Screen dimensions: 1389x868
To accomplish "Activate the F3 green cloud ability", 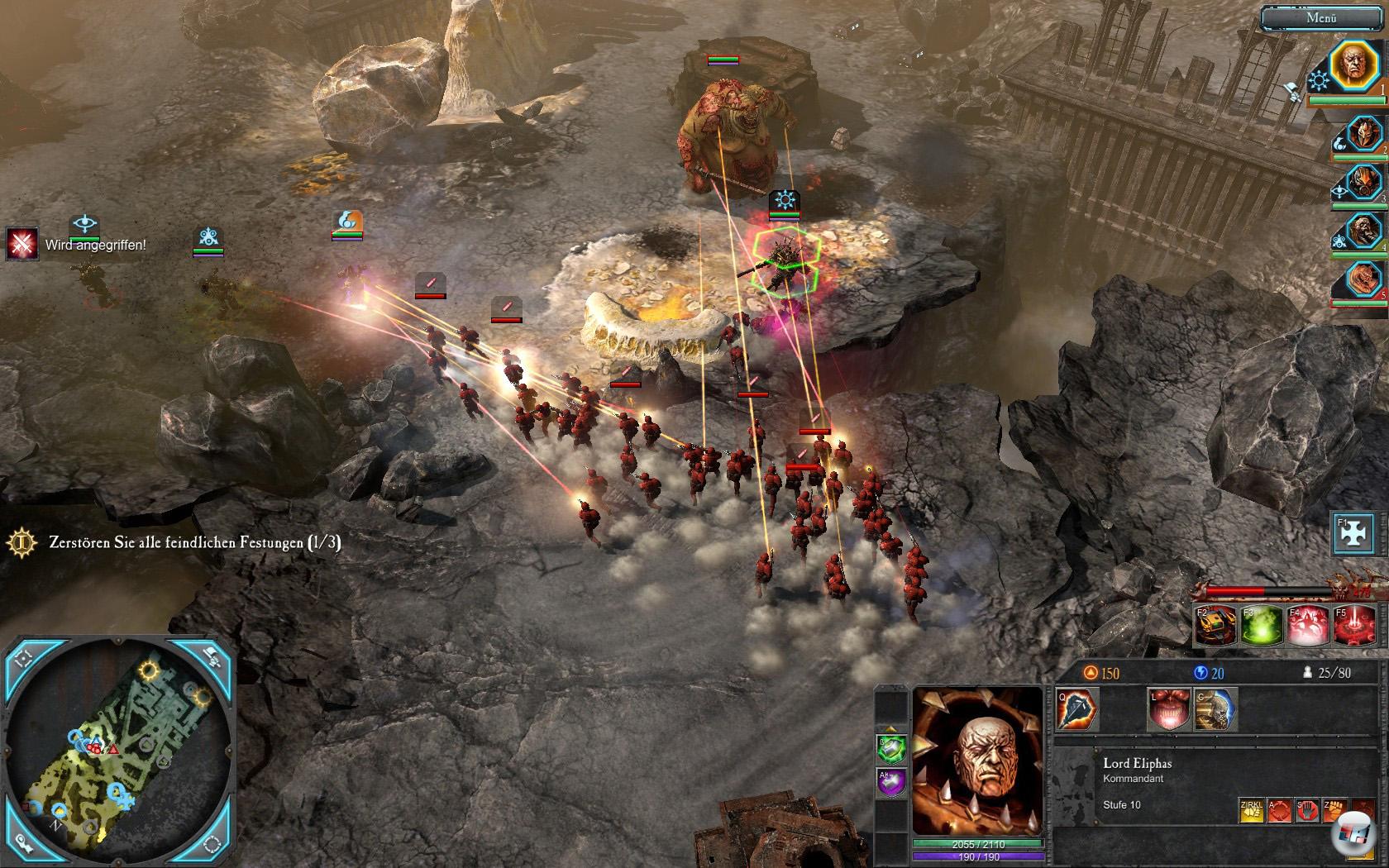I will [1262, 626].
